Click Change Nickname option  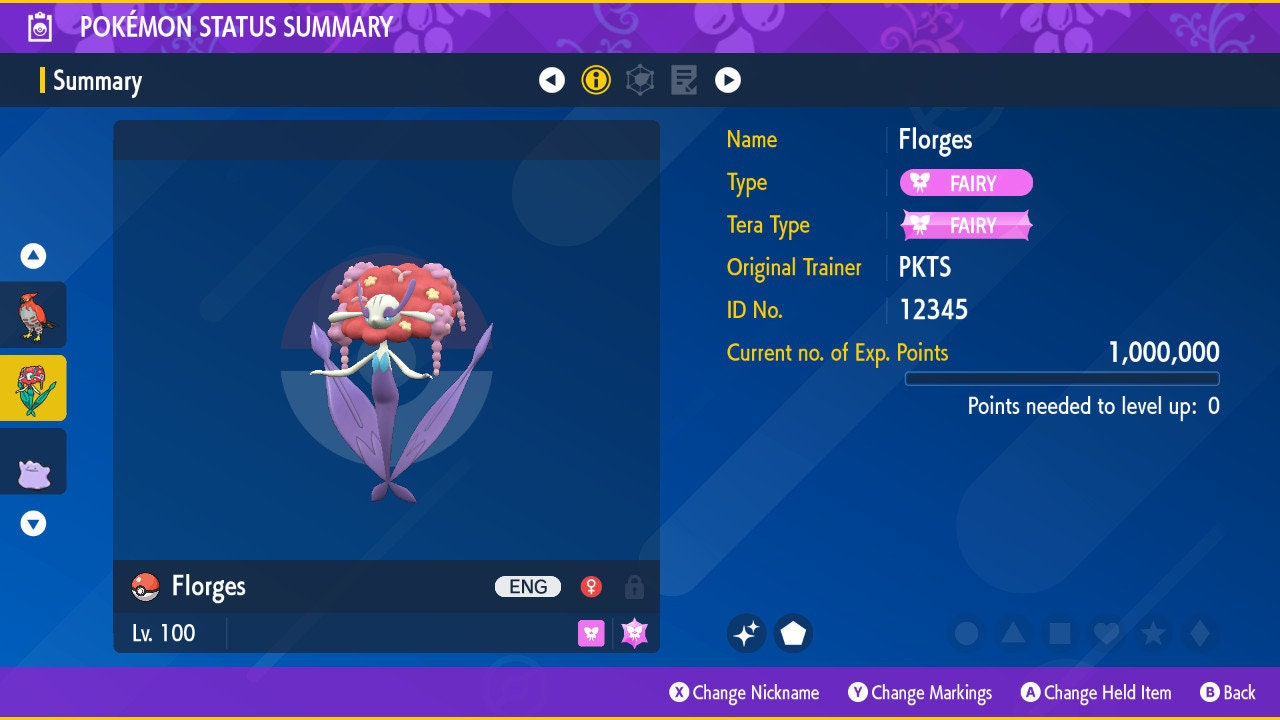point(745,692)
